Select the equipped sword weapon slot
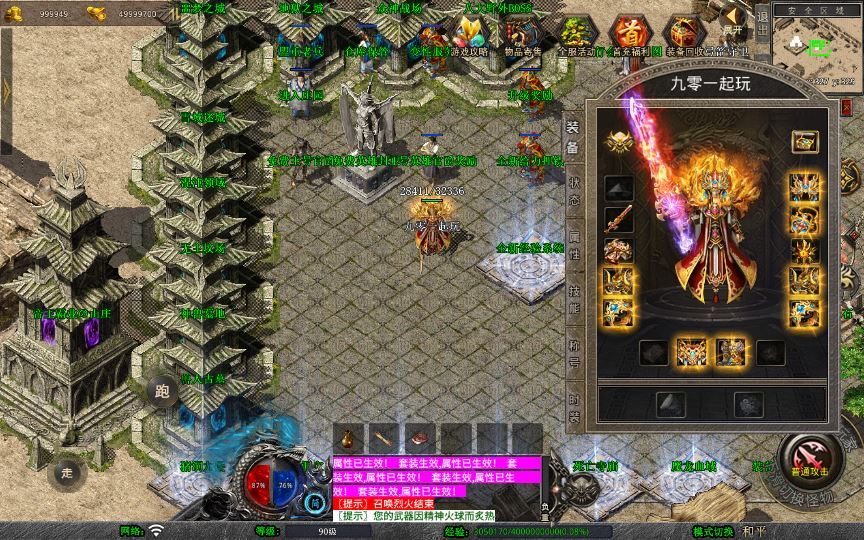Screen dimensions: 864x540 click(x=618, y=218)
